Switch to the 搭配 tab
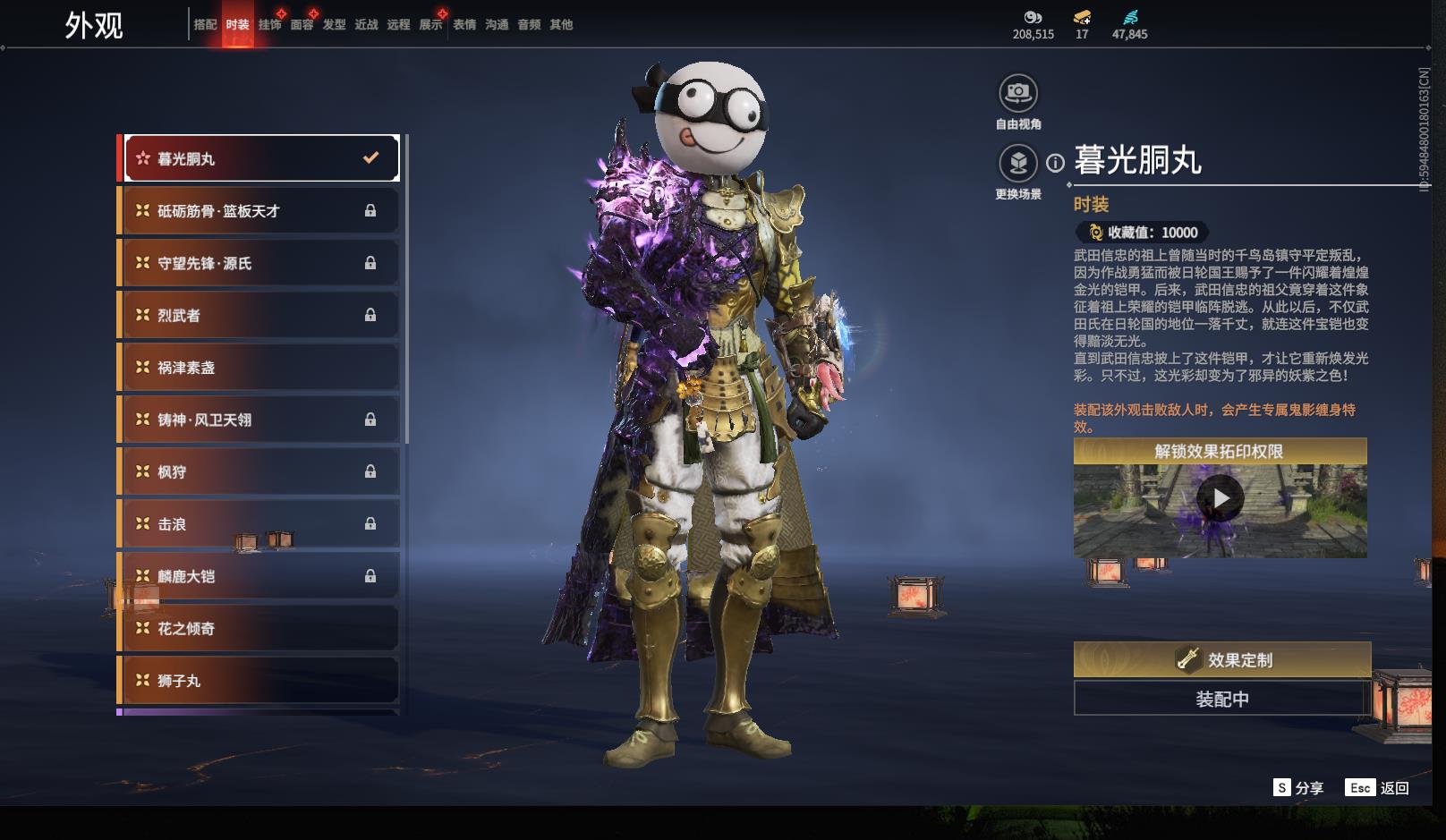Screen dimensions: 1446x840 (205, 25)
